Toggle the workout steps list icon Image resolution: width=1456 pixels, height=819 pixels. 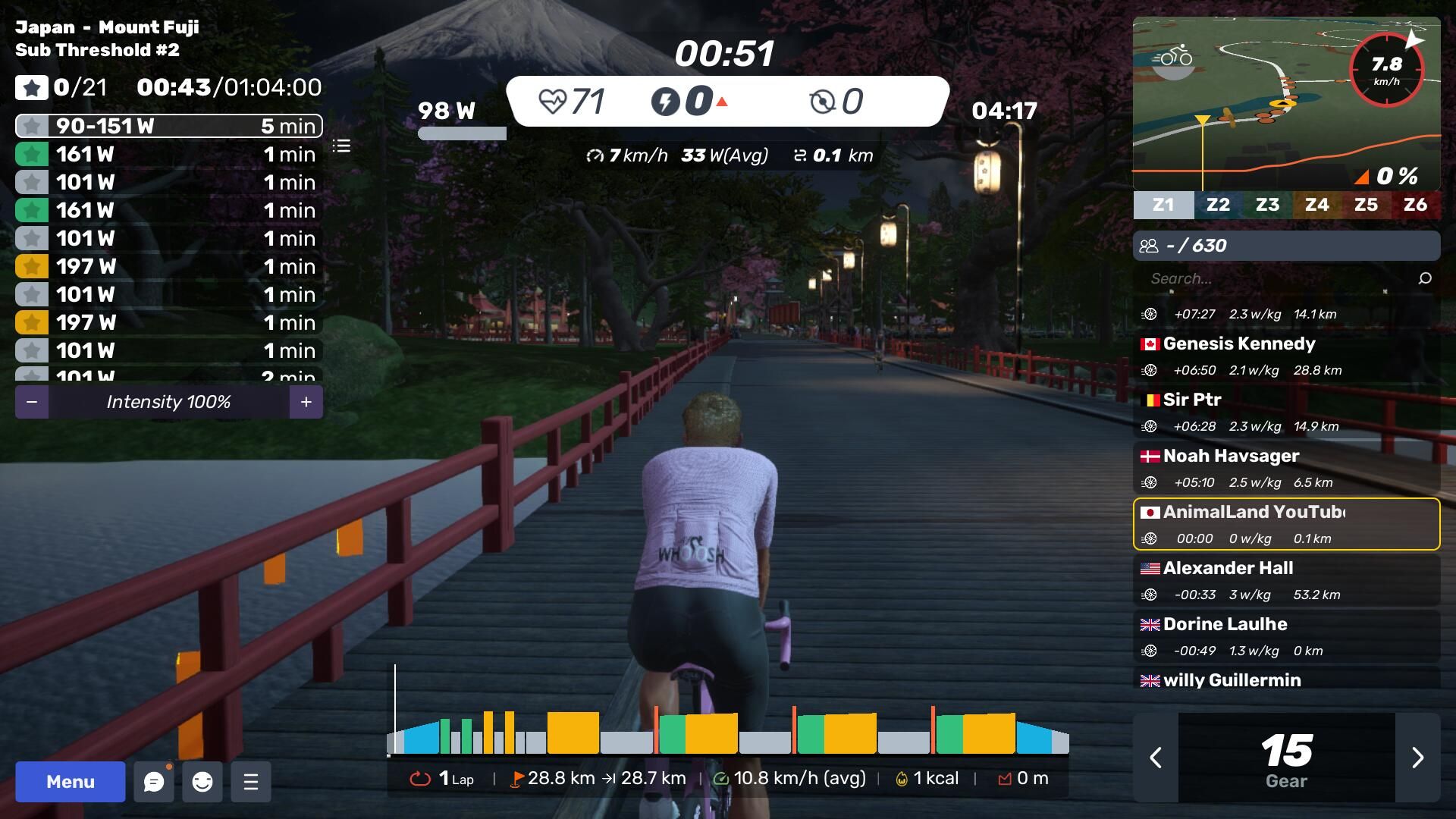point(342,146)
